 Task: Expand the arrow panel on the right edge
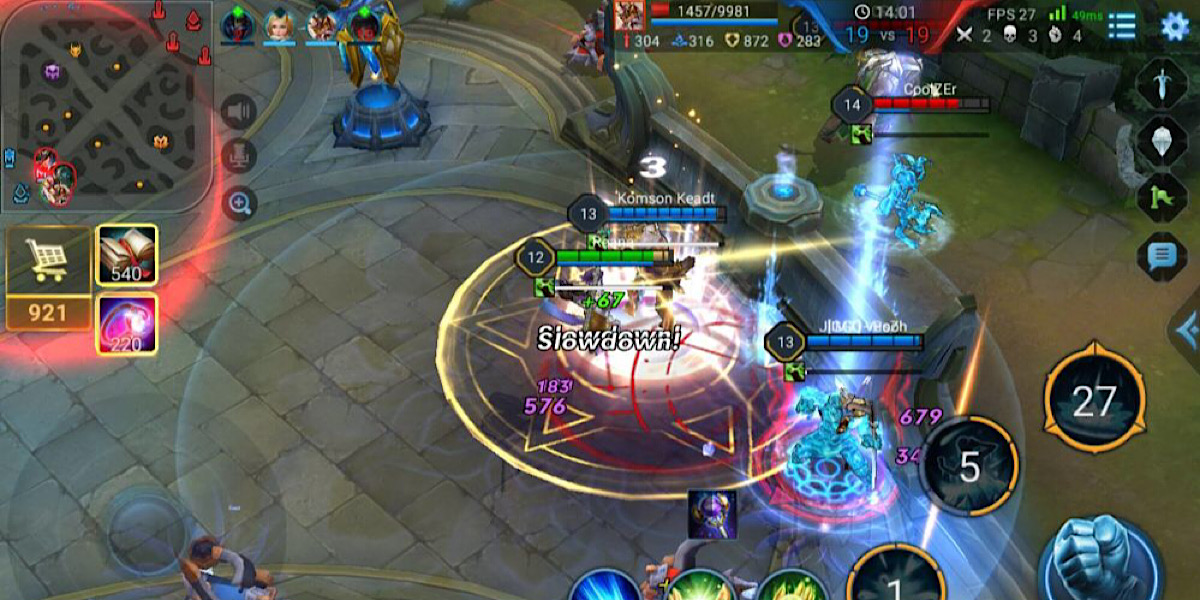coord(1186,329)
